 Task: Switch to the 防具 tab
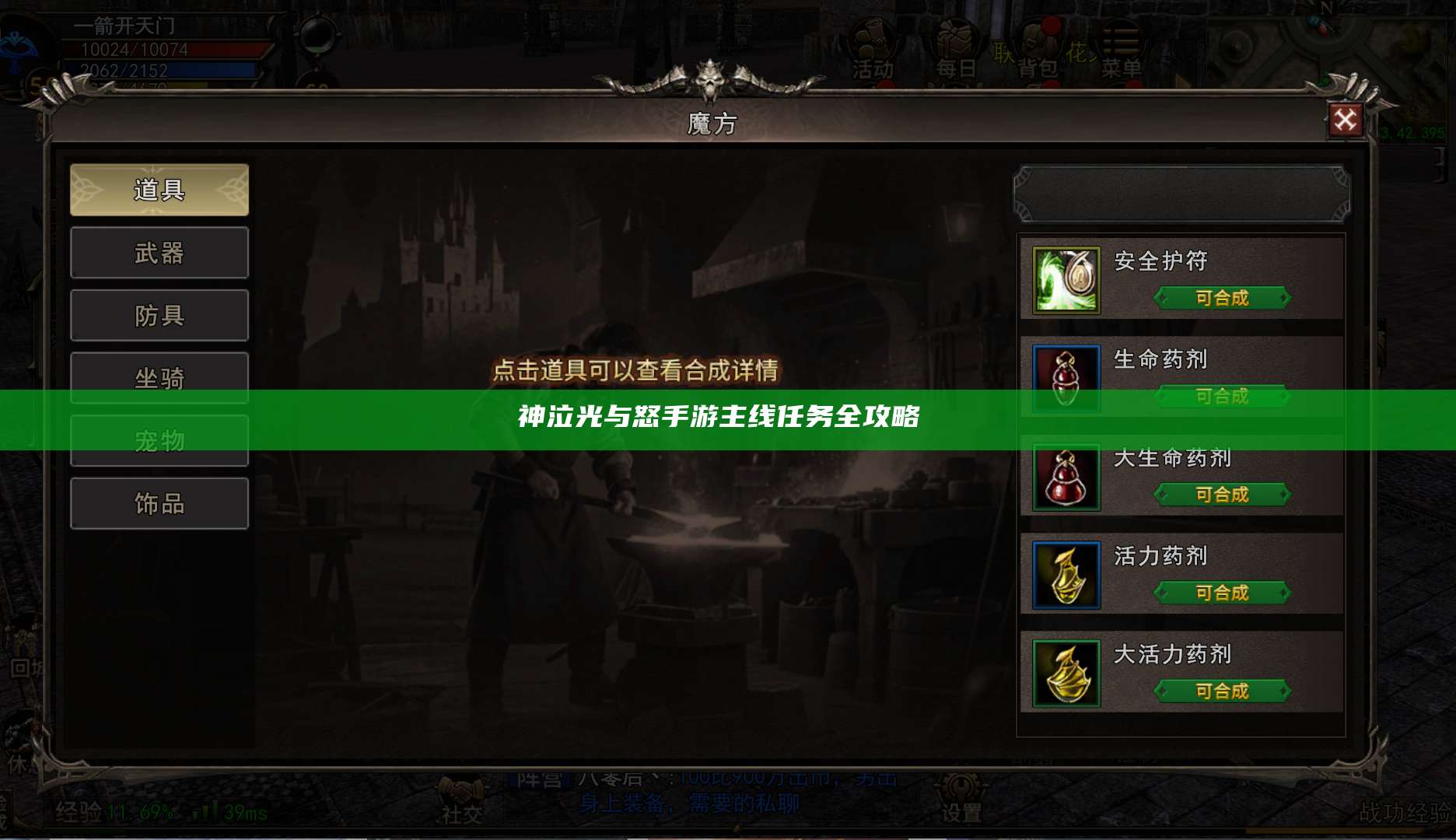coord(159,315)
